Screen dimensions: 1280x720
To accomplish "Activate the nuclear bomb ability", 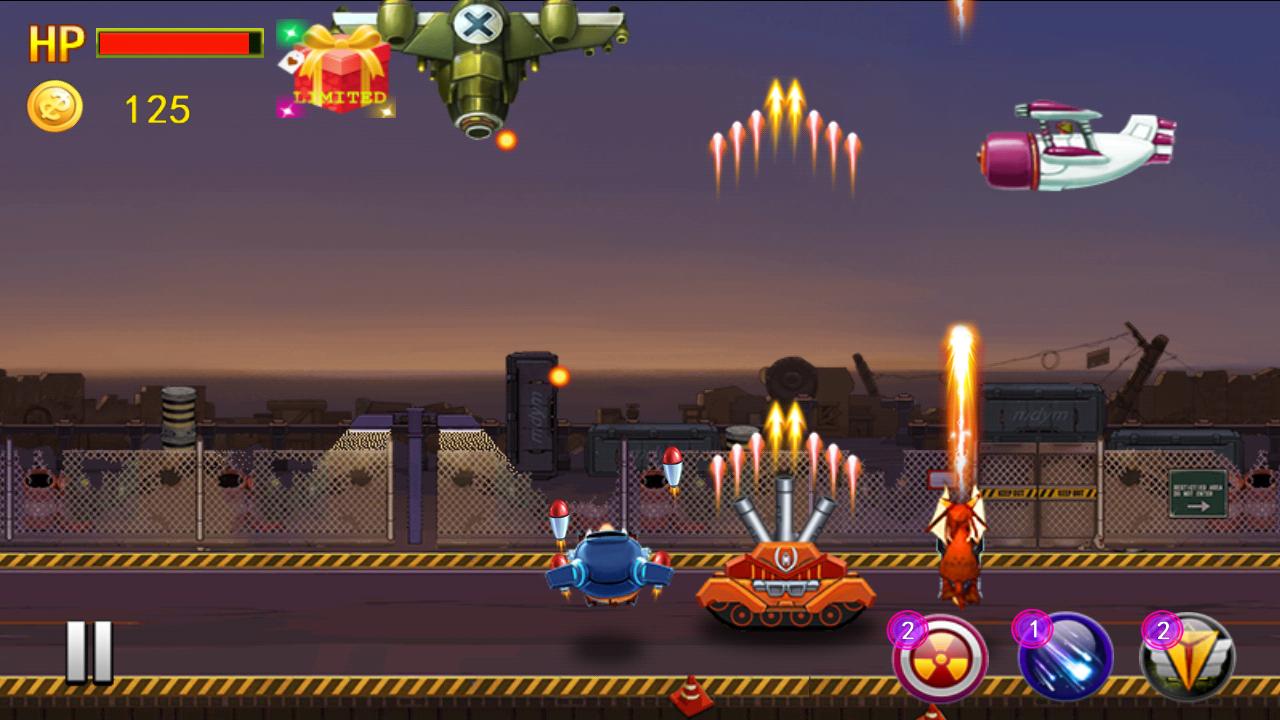I will tap(941, 659).
